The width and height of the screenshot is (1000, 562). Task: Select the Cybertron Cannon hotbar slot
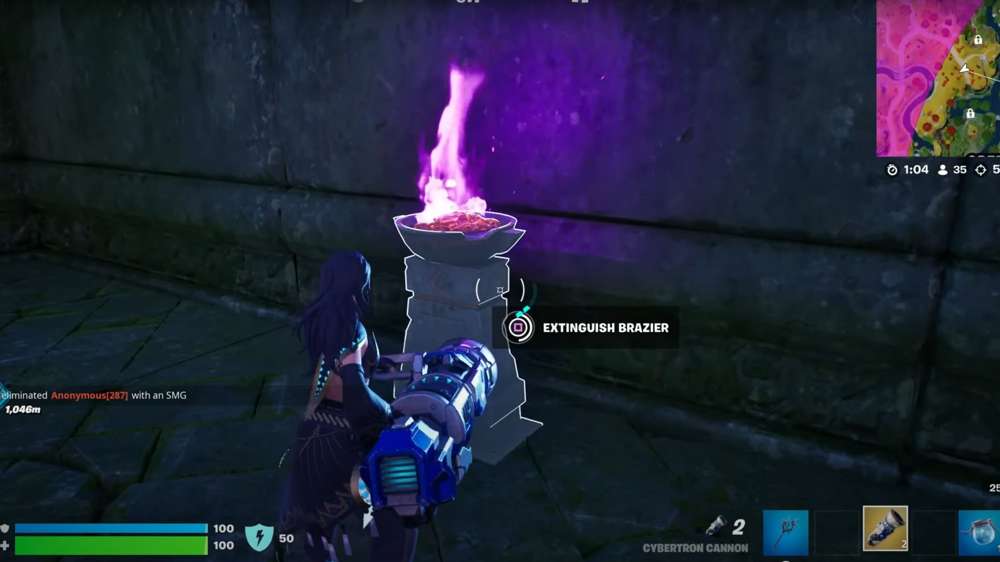[x=884, y=529]
